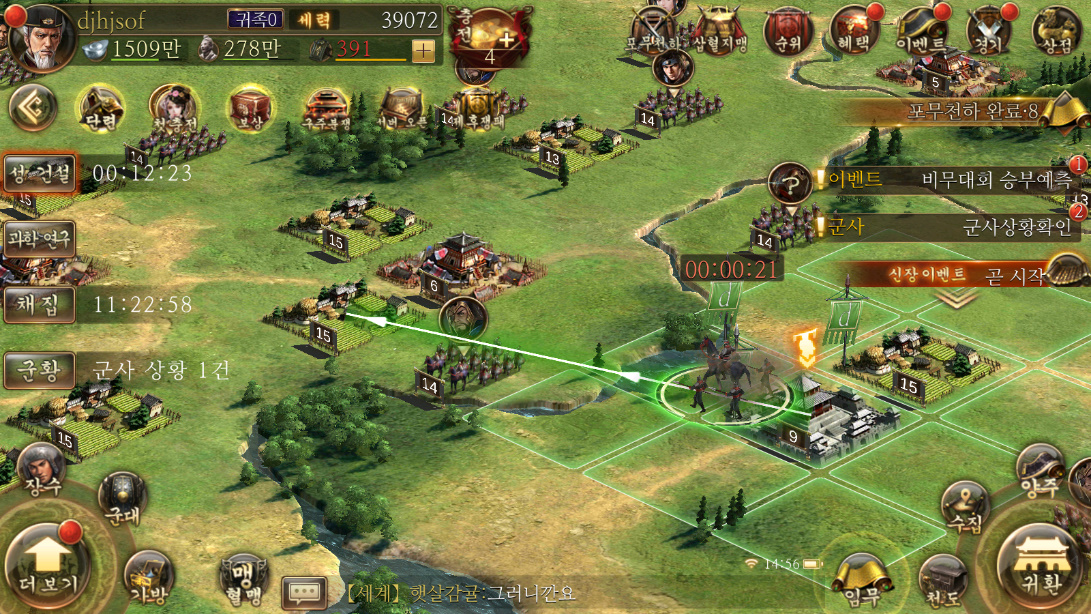
Task: Choose the 채집 gathering button
Action: coord(40,304)
